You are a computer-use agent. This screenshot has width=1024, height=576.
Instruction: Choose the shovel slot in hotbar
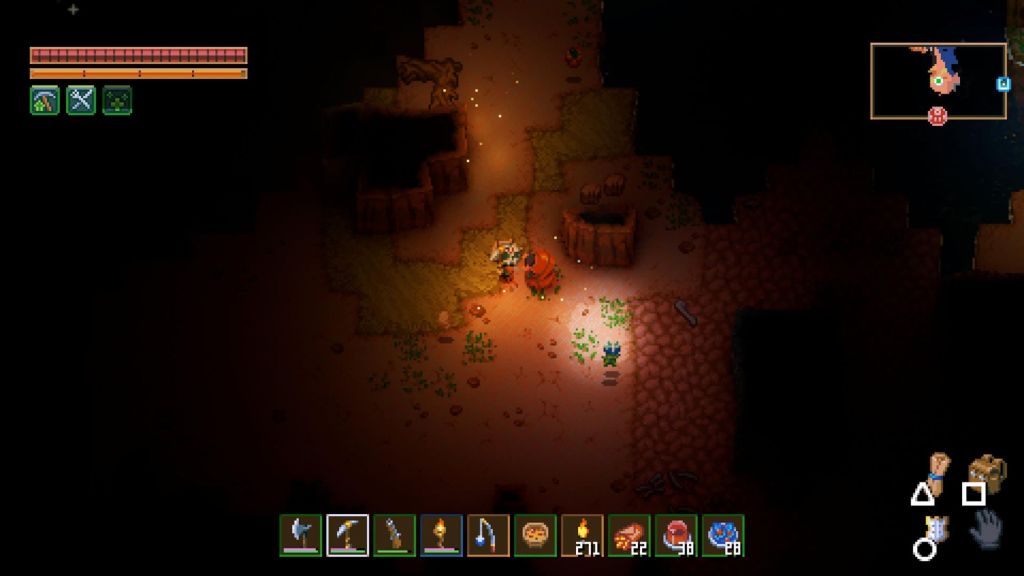coord(394,535)
